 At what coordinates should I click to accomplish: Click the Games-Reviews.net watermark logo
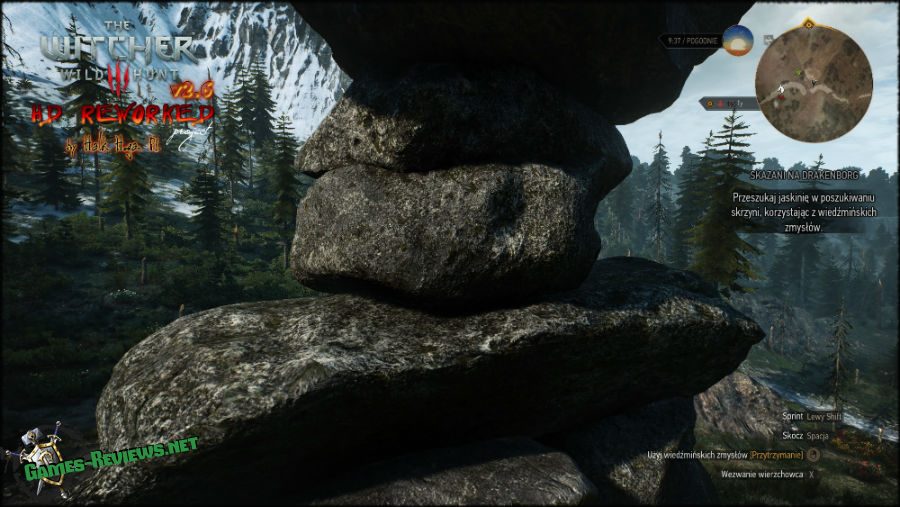pyautogui.click(x=100, y=454)
